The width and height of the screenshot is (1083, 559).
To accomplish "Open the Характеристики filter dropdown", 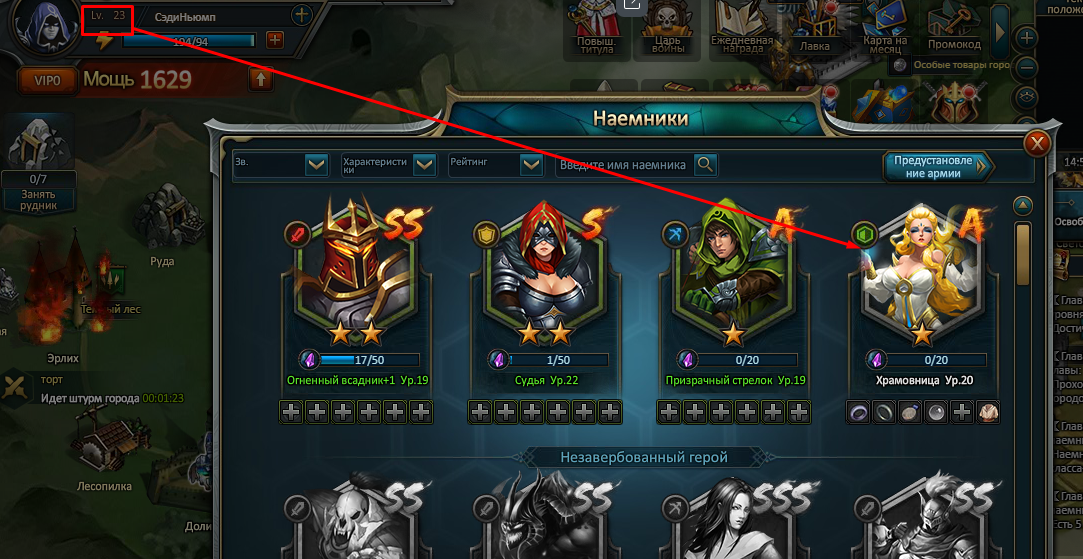I will [x=425, y=165].
